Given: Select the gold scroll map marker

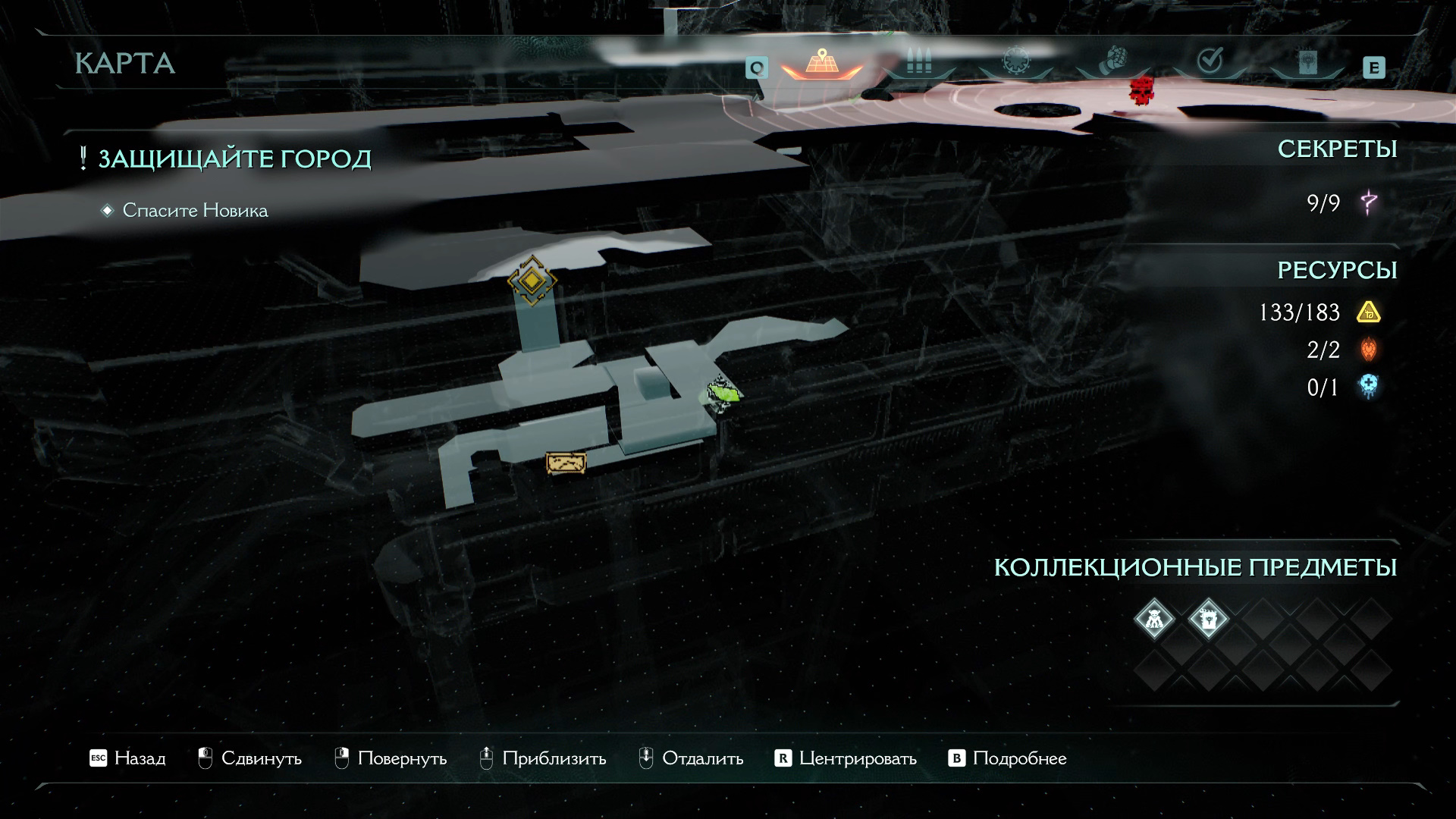Looking at the screenshot, I should tap(566, 463).
